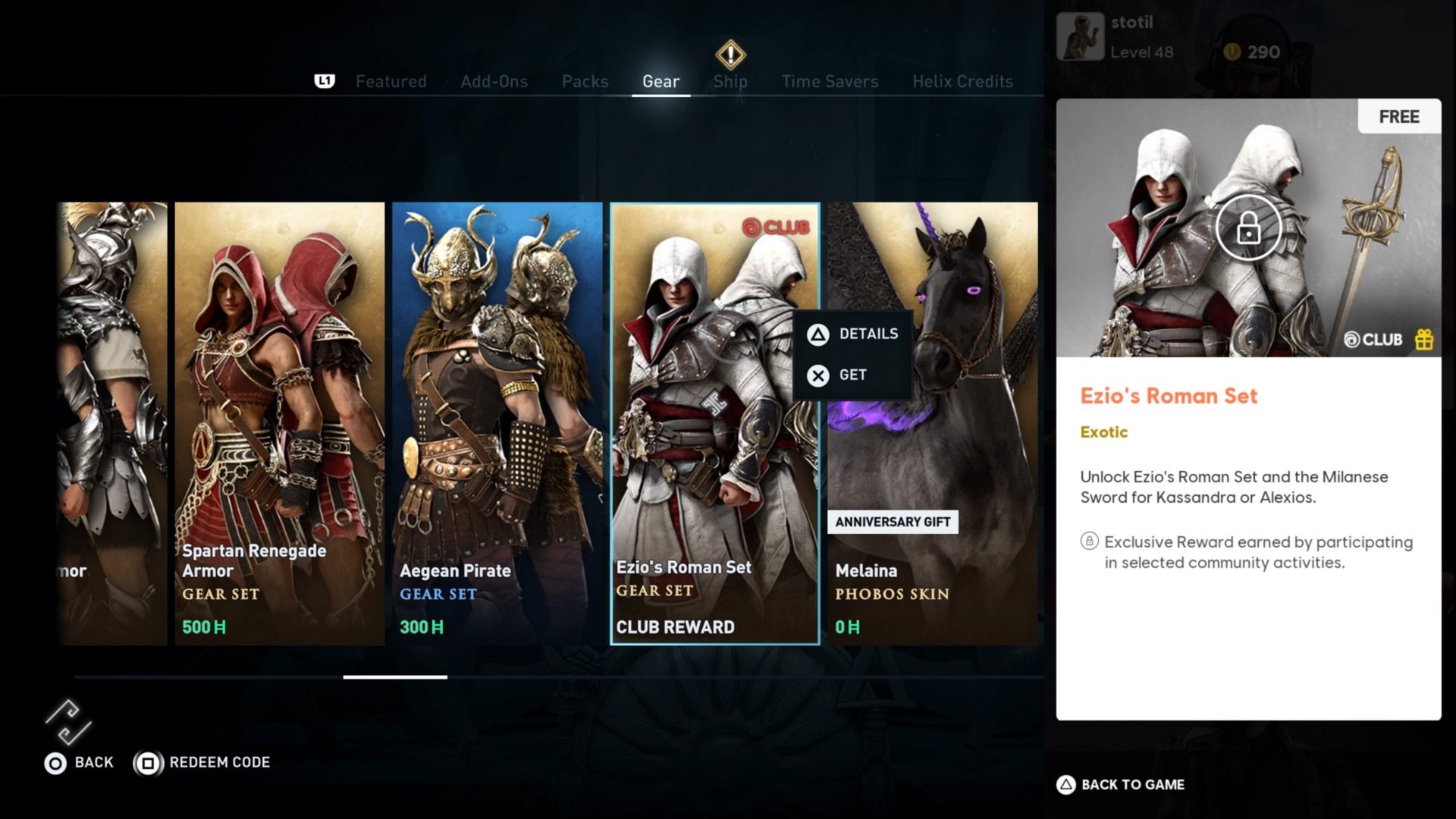
Task: Open the Redeem Code option
Action: click(x=202, y=762)
